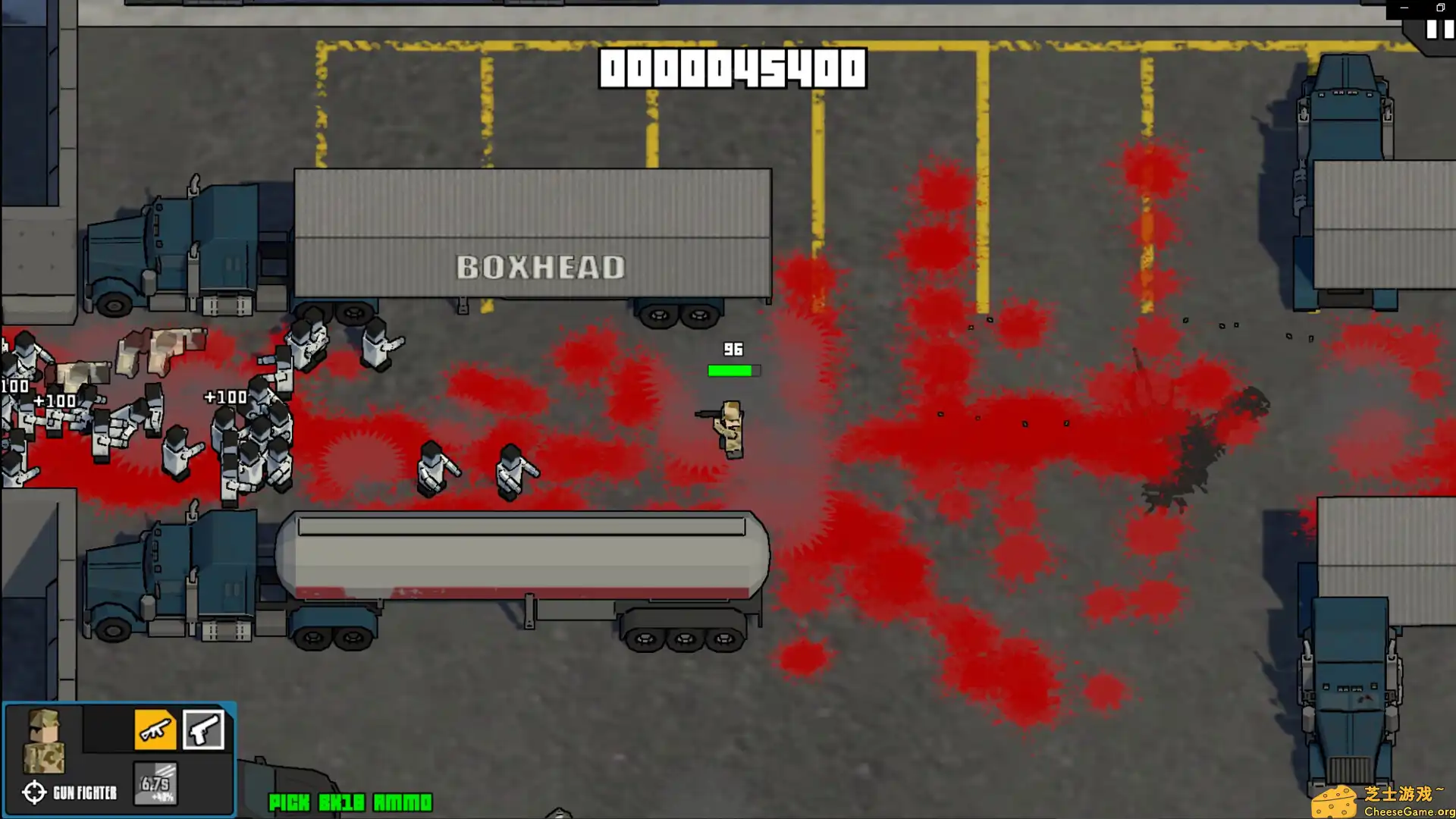Screen dimensions: 1456x819
Task: Click the BOXHEAD trailer text
Action: pyautogui.click(x=542, y=268)
